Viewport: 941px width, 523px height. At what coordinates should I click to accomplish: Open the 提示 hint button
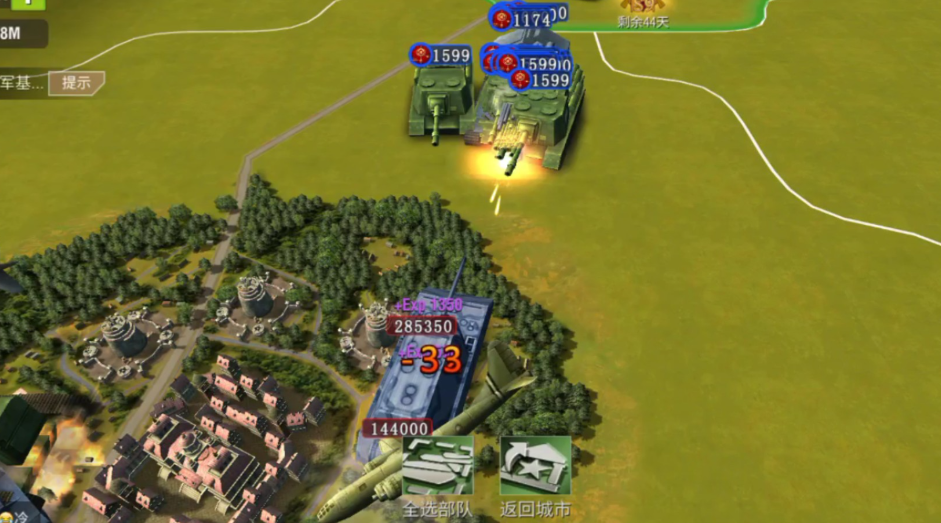pyautogui.click(x=77, y=83)
